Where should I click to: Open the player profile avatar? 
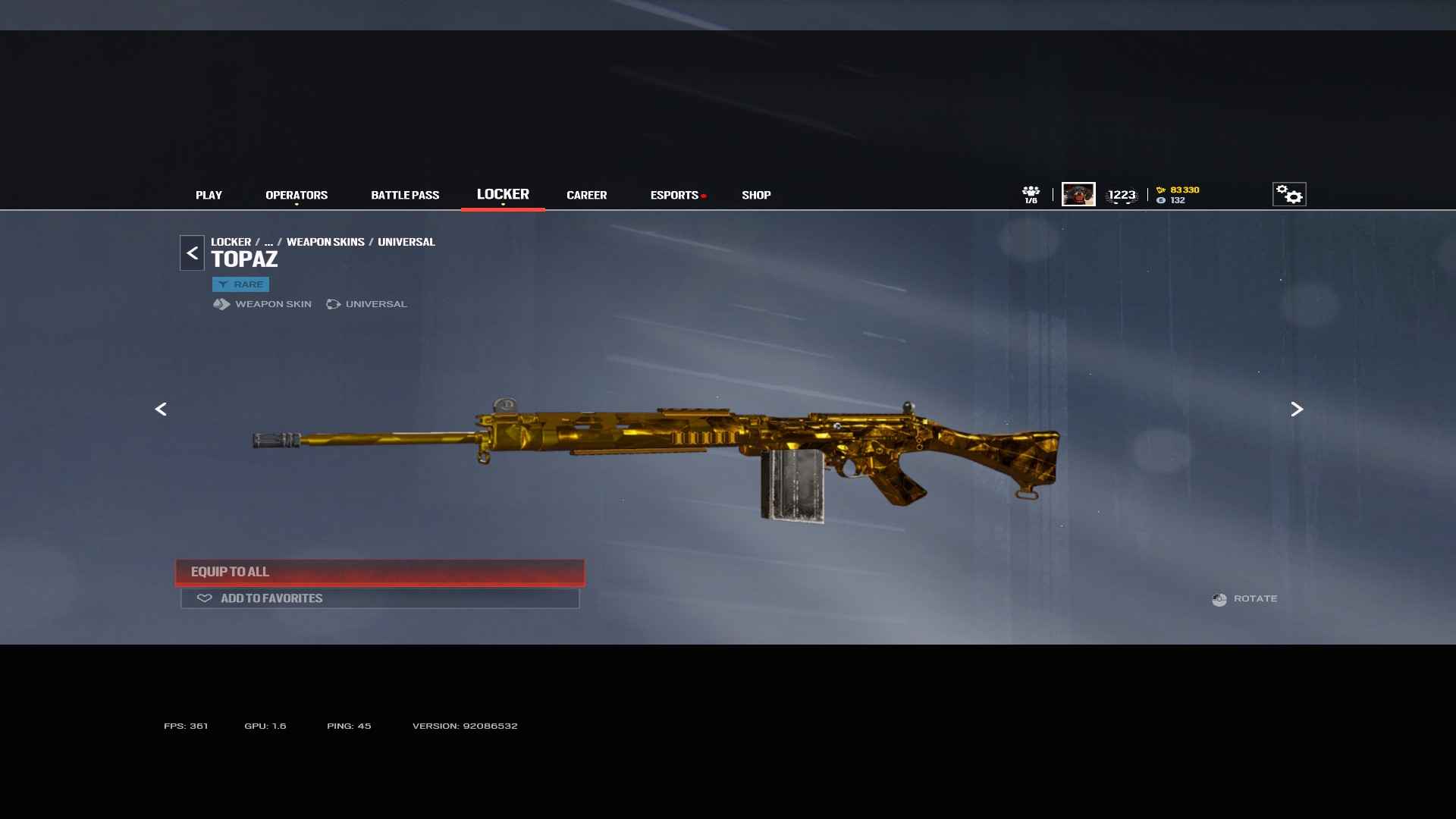coord(1078,194)
